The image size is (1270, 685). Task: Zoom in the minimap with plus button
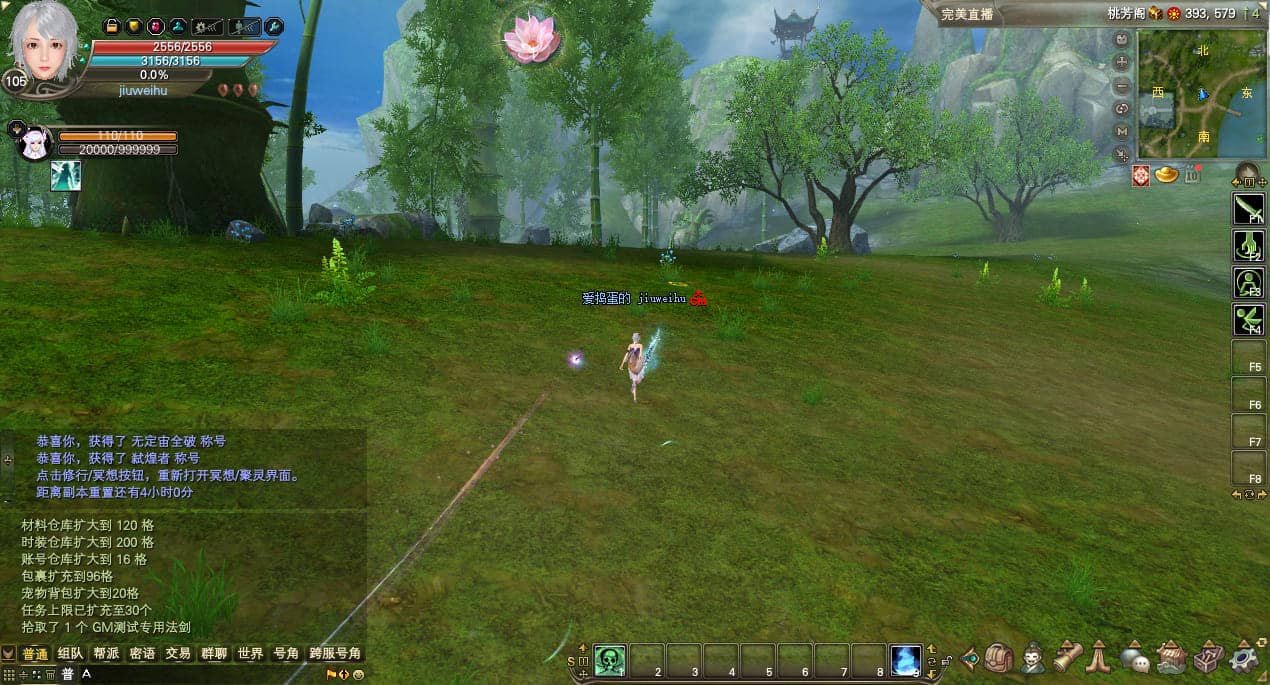[1122, 62]
